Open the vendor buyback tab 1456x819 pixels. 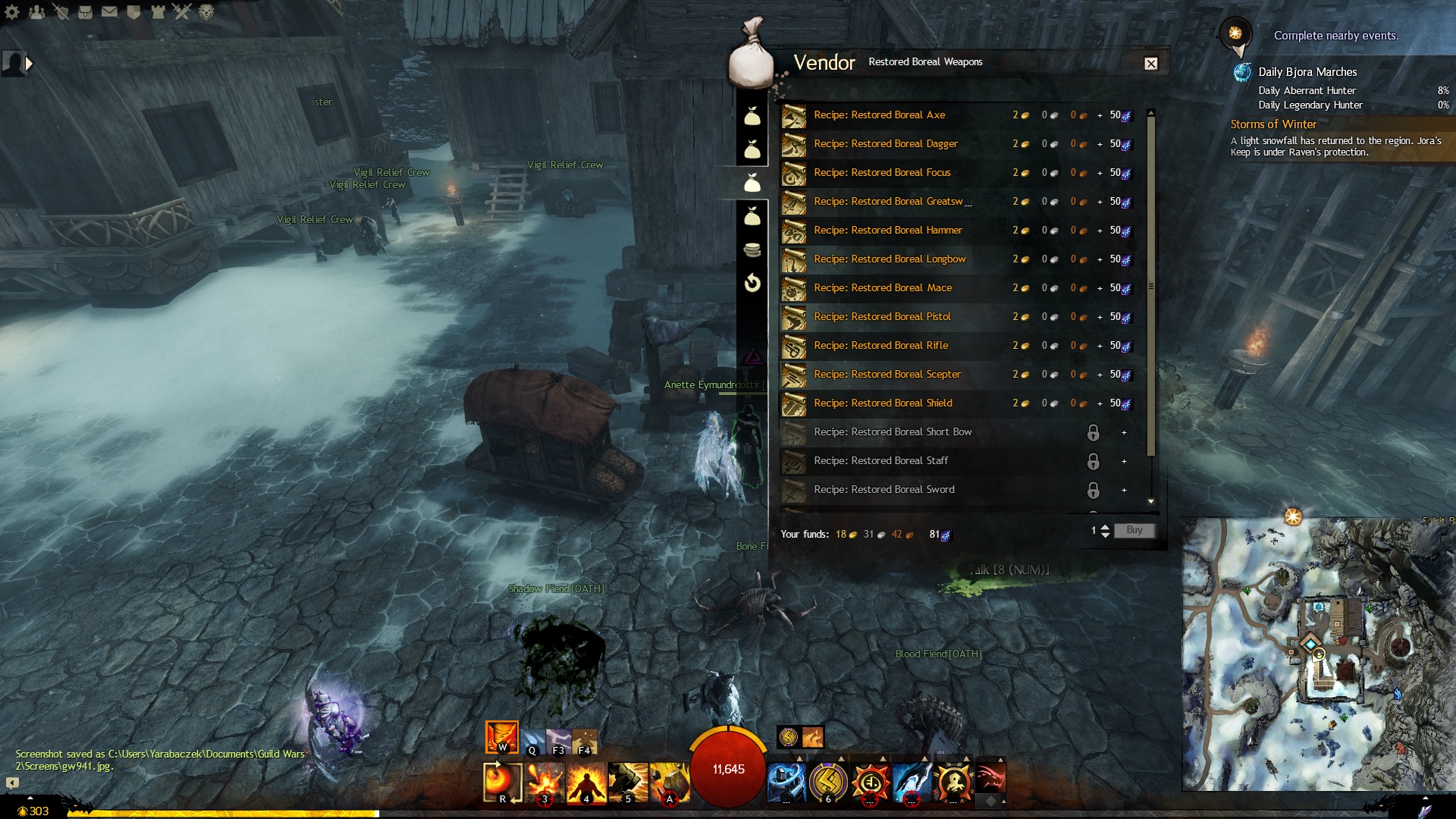point(752,284)
